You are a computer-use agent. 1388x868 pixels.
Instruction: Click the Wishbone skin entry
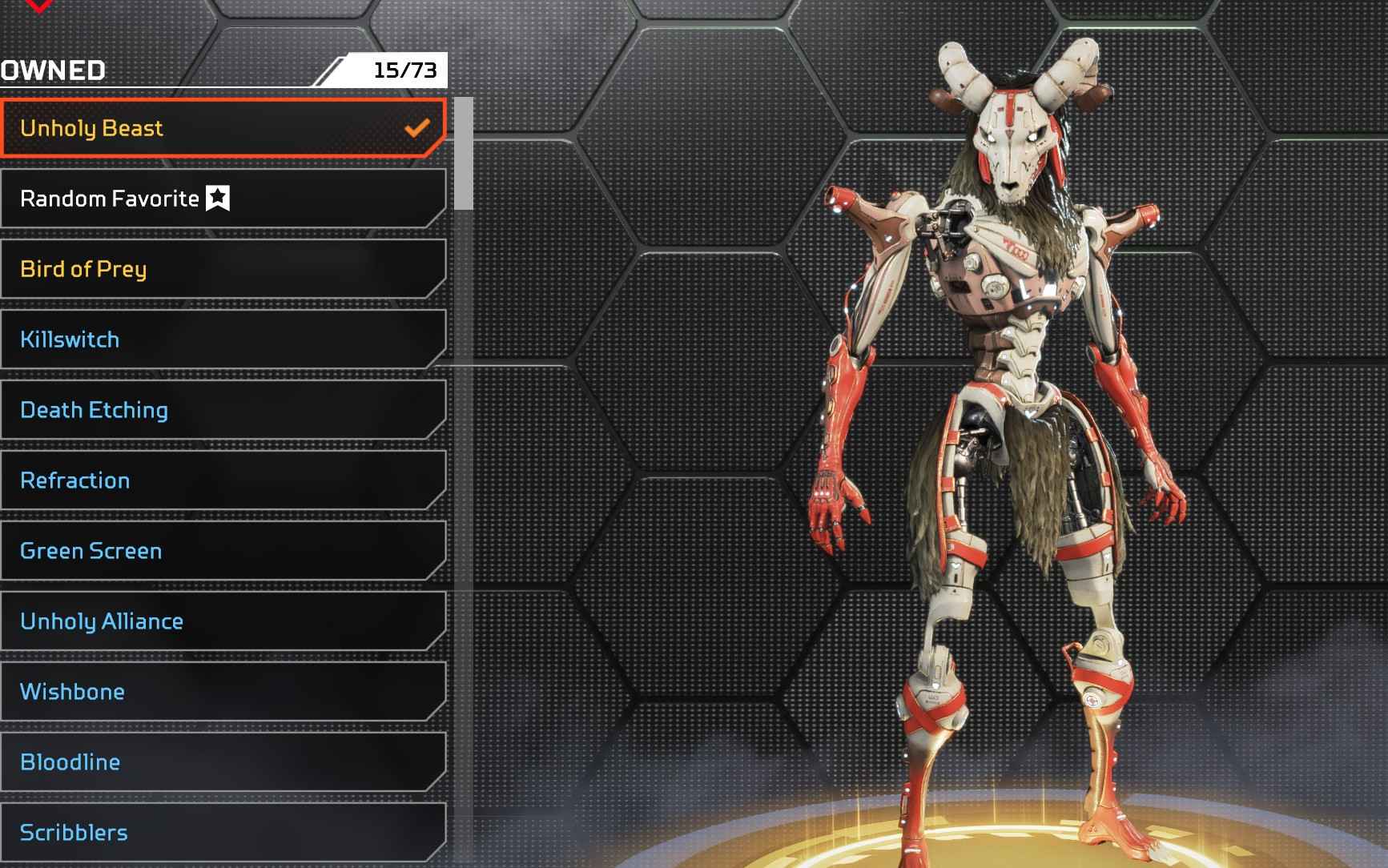(x=223, y=692)
